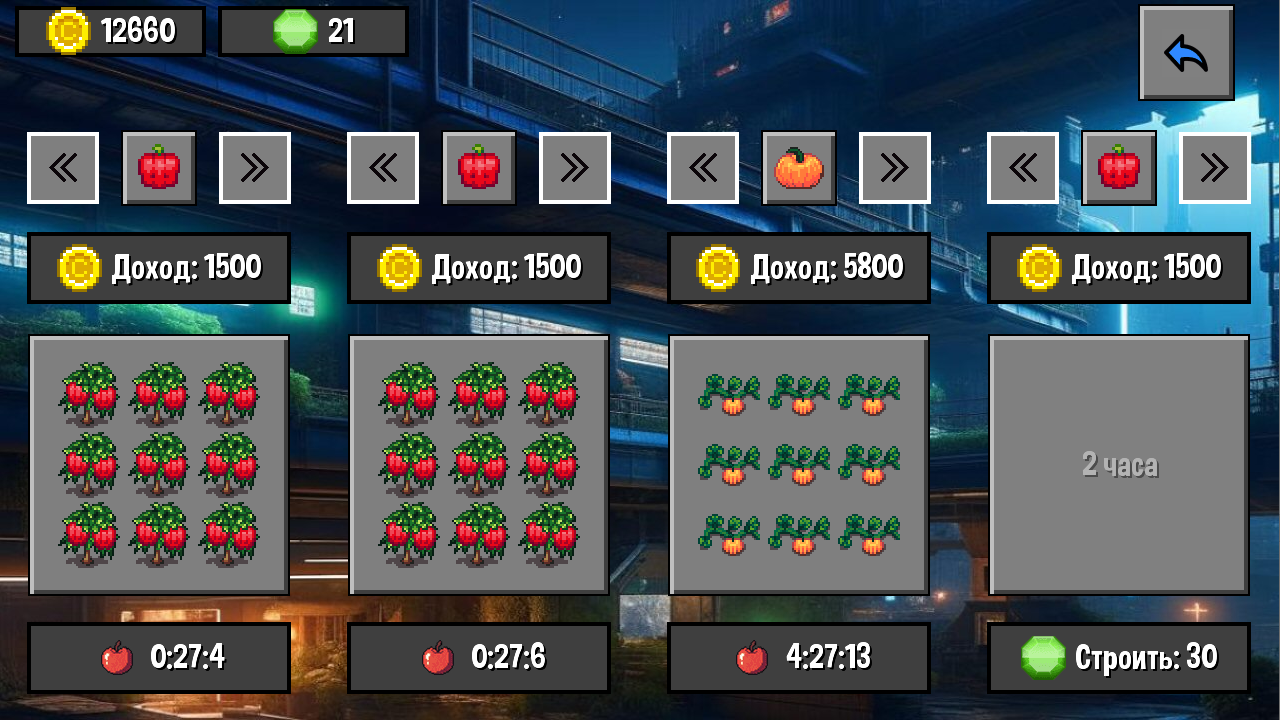The image size is (1280, 720).
Task: Click the apple timer icon under the first plot
Action: (x=118, y=657)
